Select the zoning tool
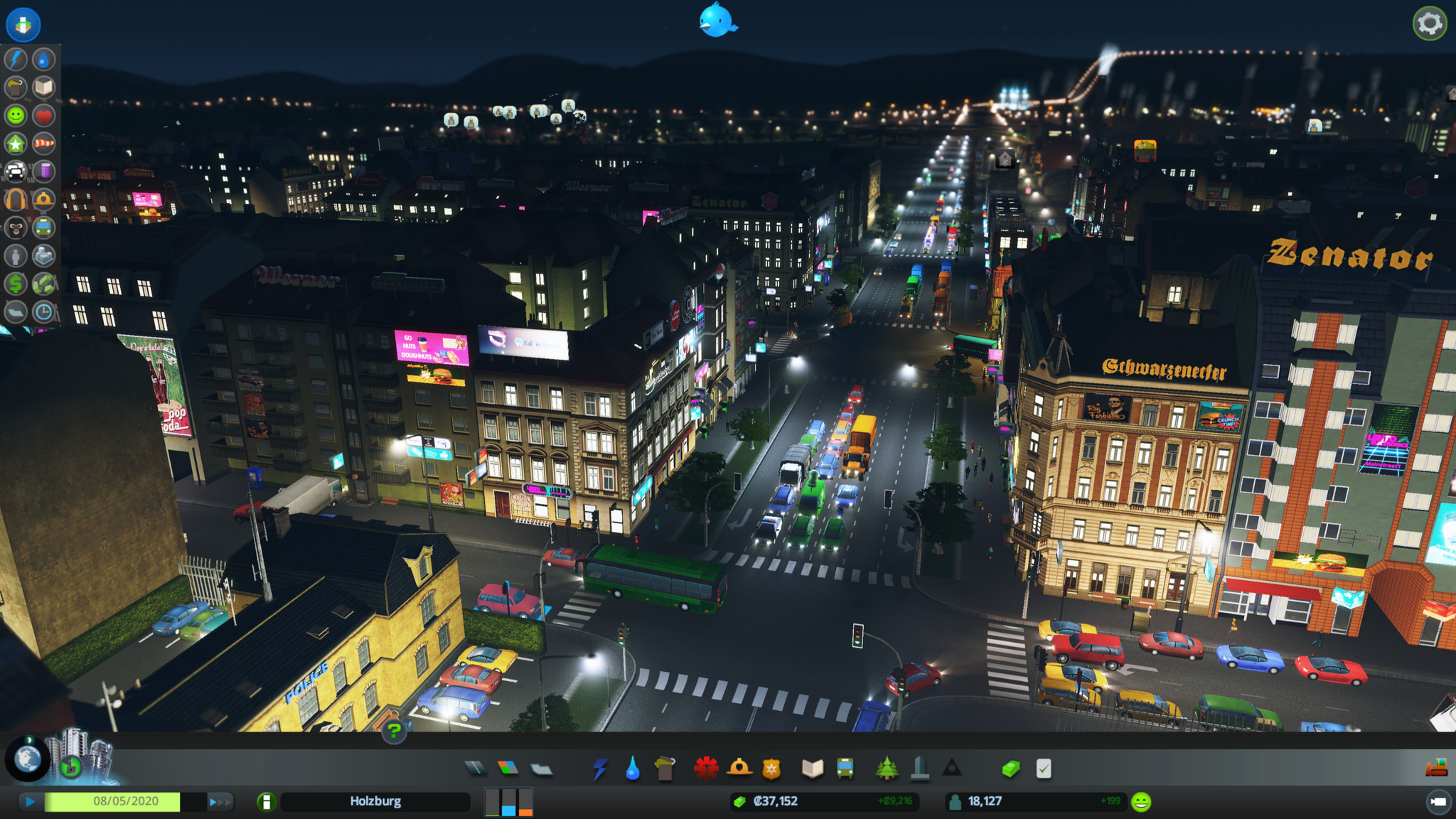This screenshot has height=819, width=1456. 508,769
